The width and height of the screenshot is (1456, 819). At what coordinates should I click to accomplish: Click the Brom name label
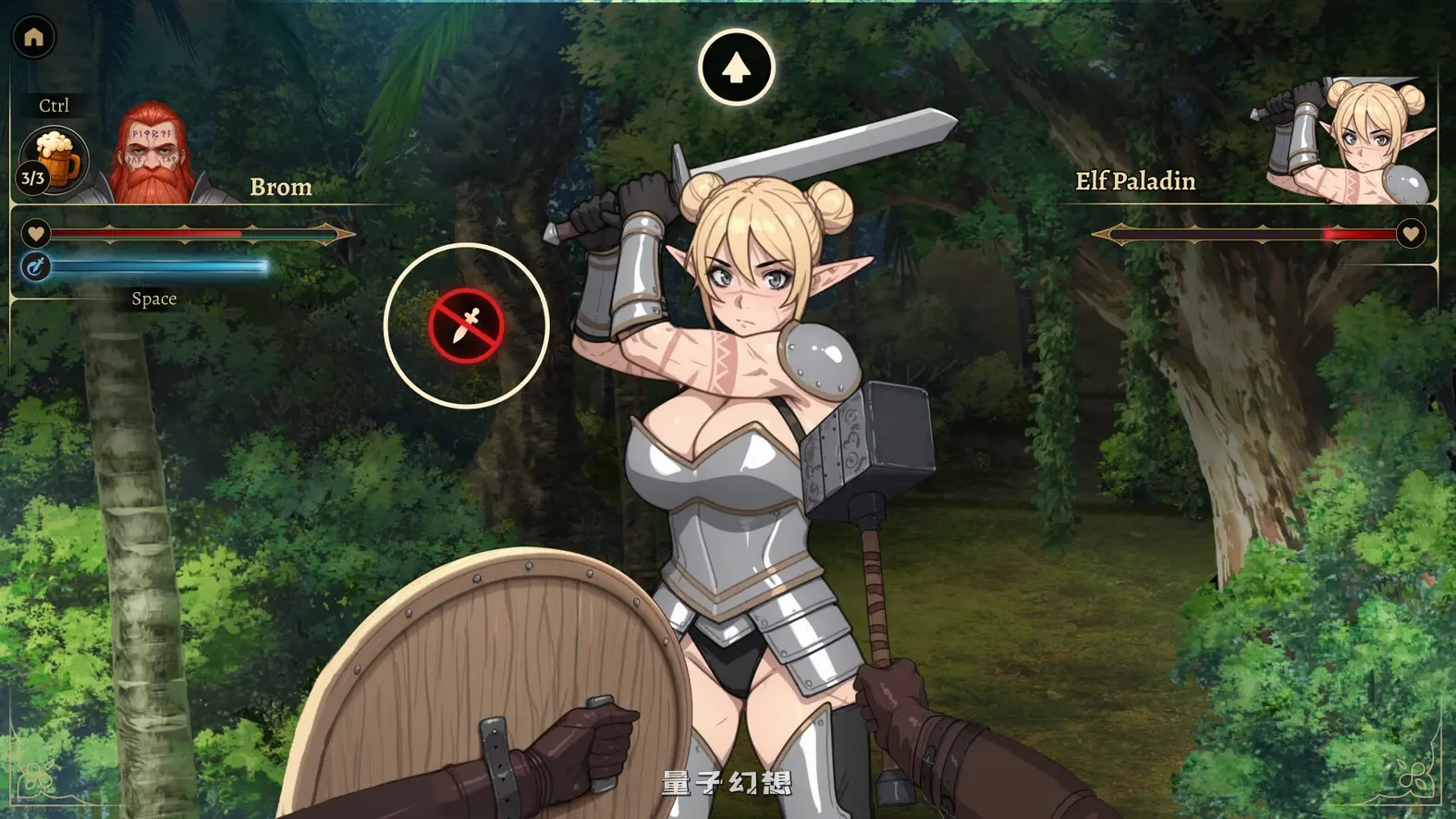[280, 188]
